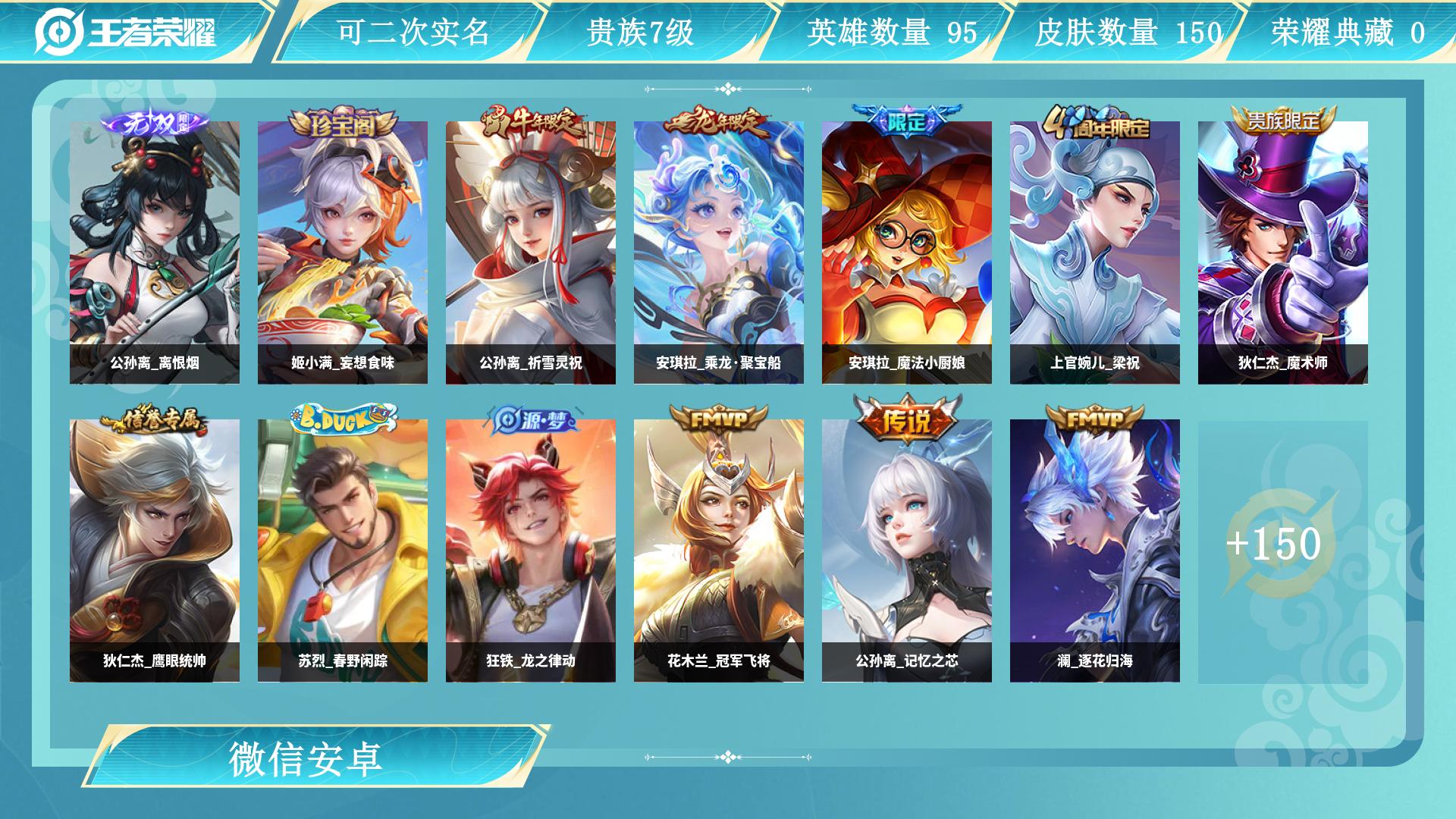
Task: Select the 狂铁_龙之律动 skin card
Action: coord(531,551)
